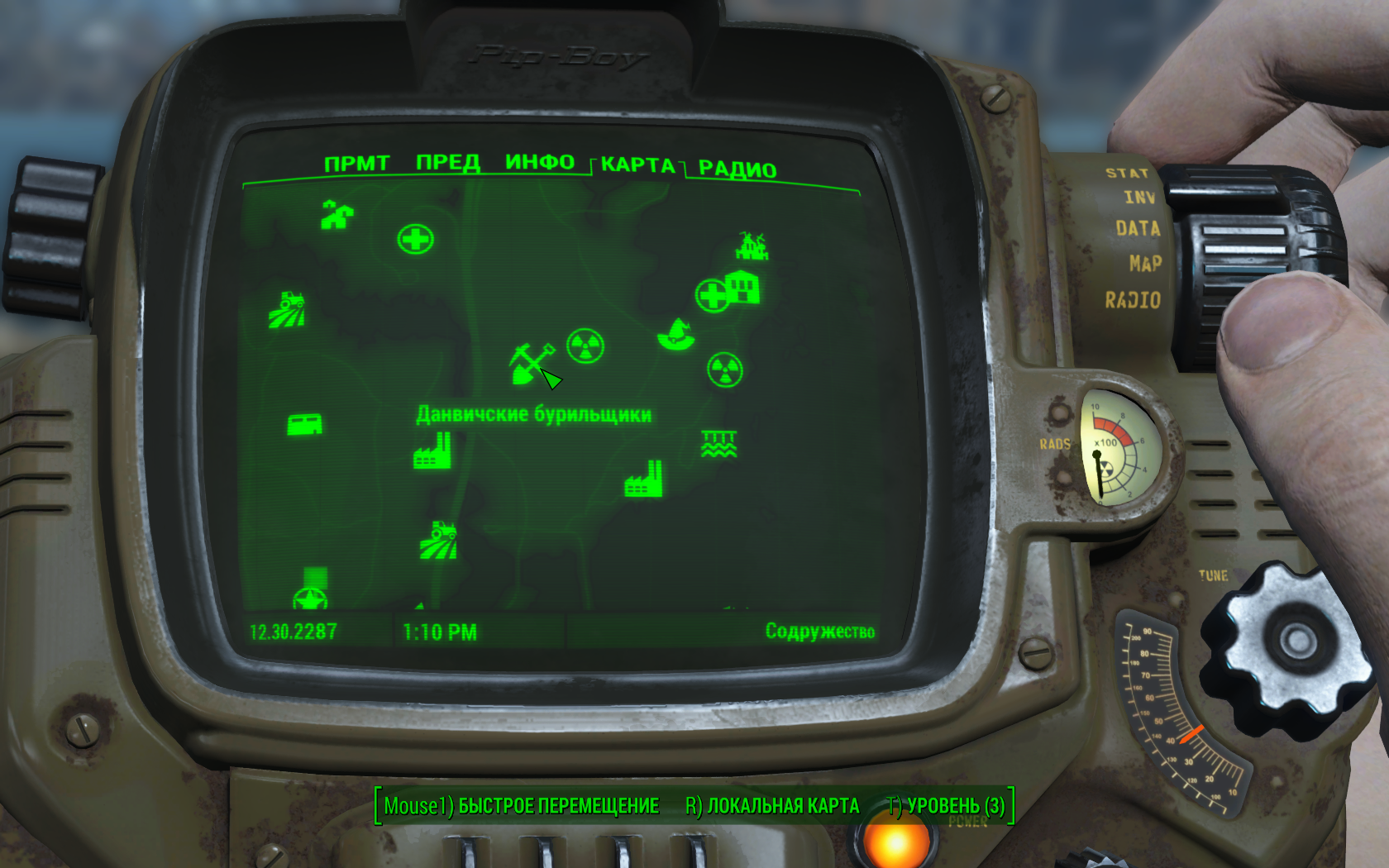1389x868 pixels.
Task: Select the spiky ruined building map marker
Action: 752,246
